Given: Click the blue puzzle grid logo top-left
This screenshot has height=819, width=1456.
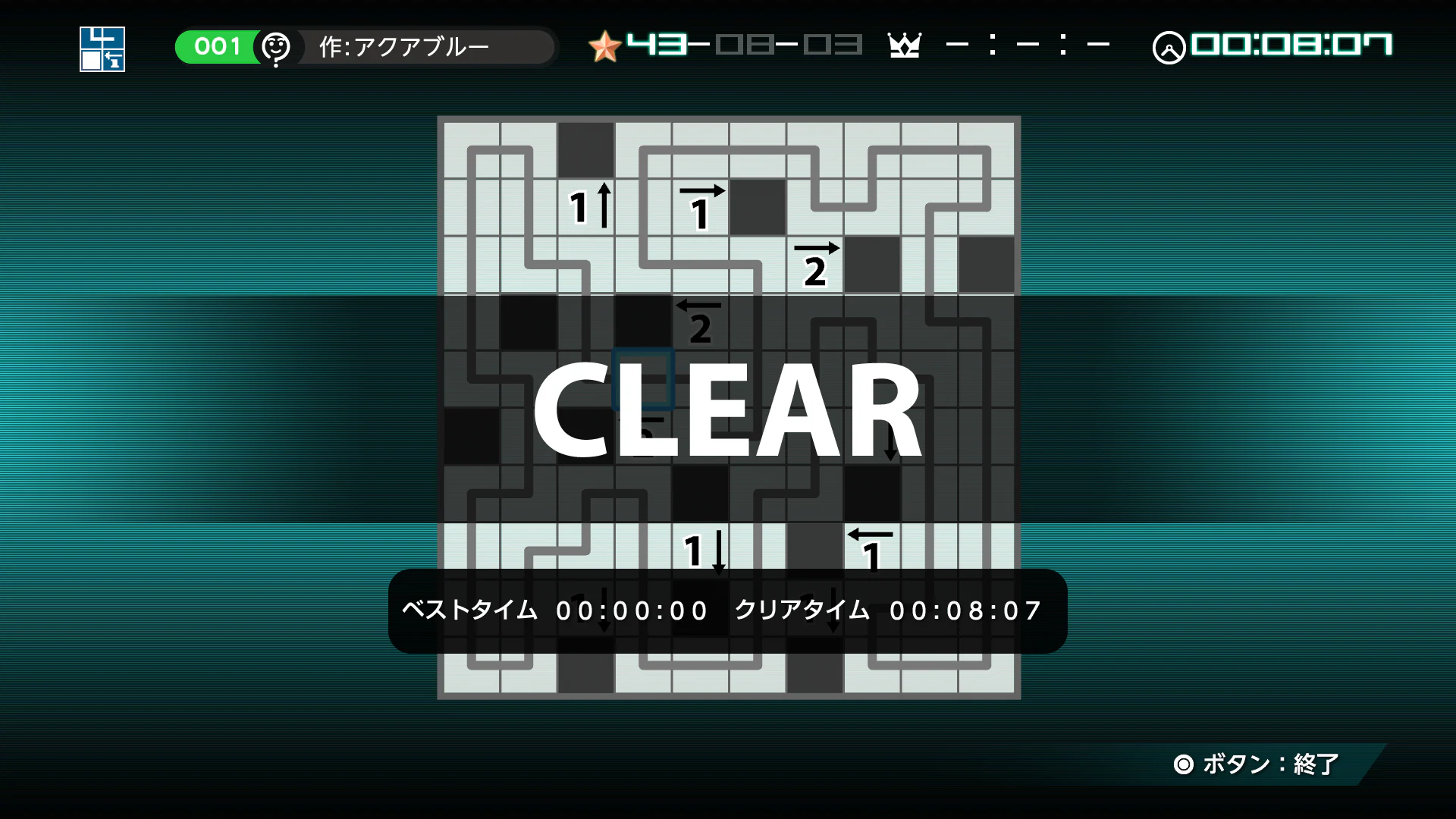Looking at the screenshot, I should (x=102, y=49).
